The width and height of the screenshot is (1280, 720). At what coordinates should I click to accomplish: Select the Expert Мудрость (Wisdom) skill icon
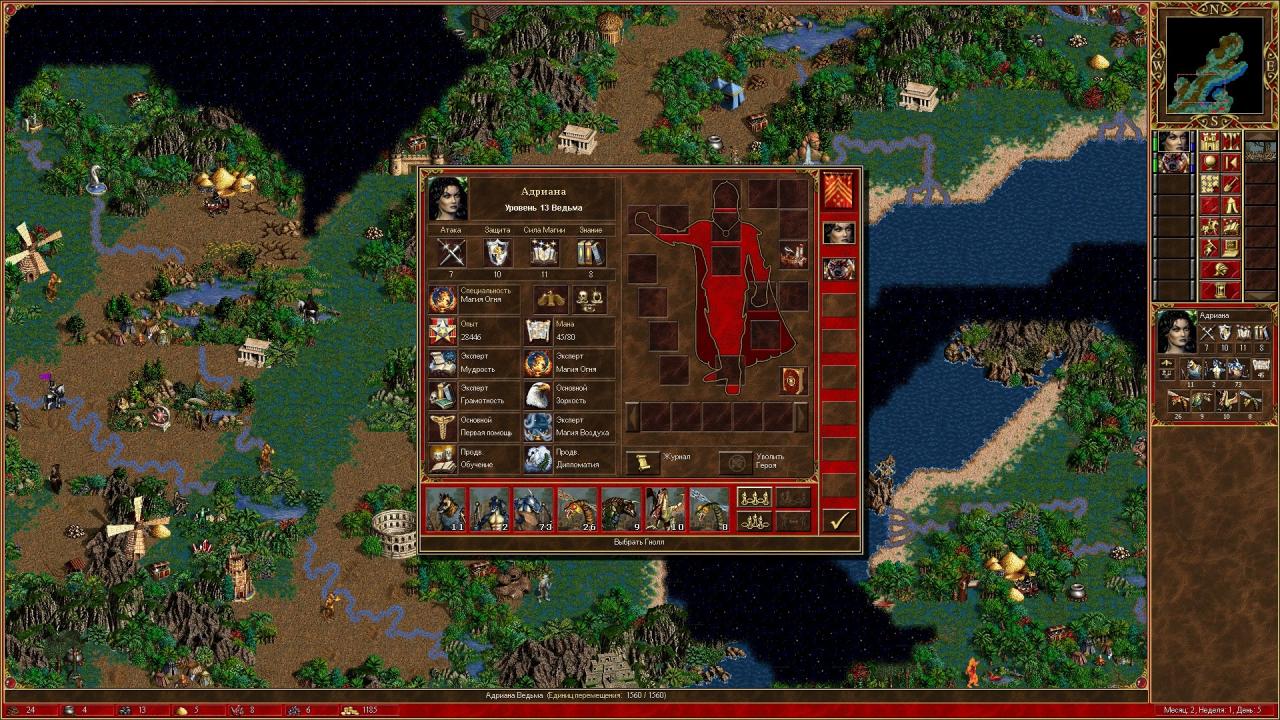tap(443, 363)
